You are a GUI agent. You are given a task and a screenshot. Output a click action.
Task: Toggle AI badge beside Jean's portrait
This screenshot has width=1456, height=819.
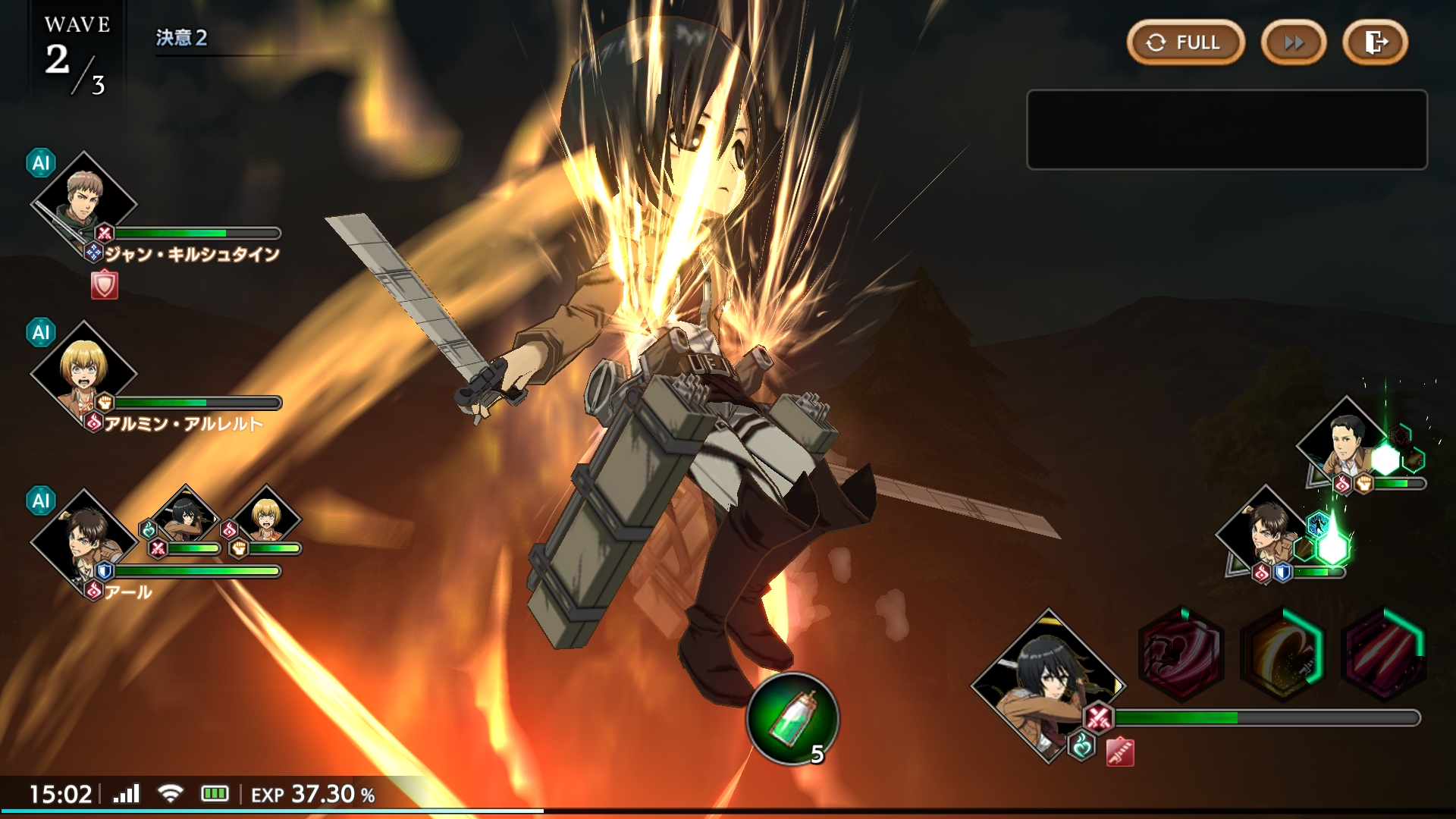point(41,163)
